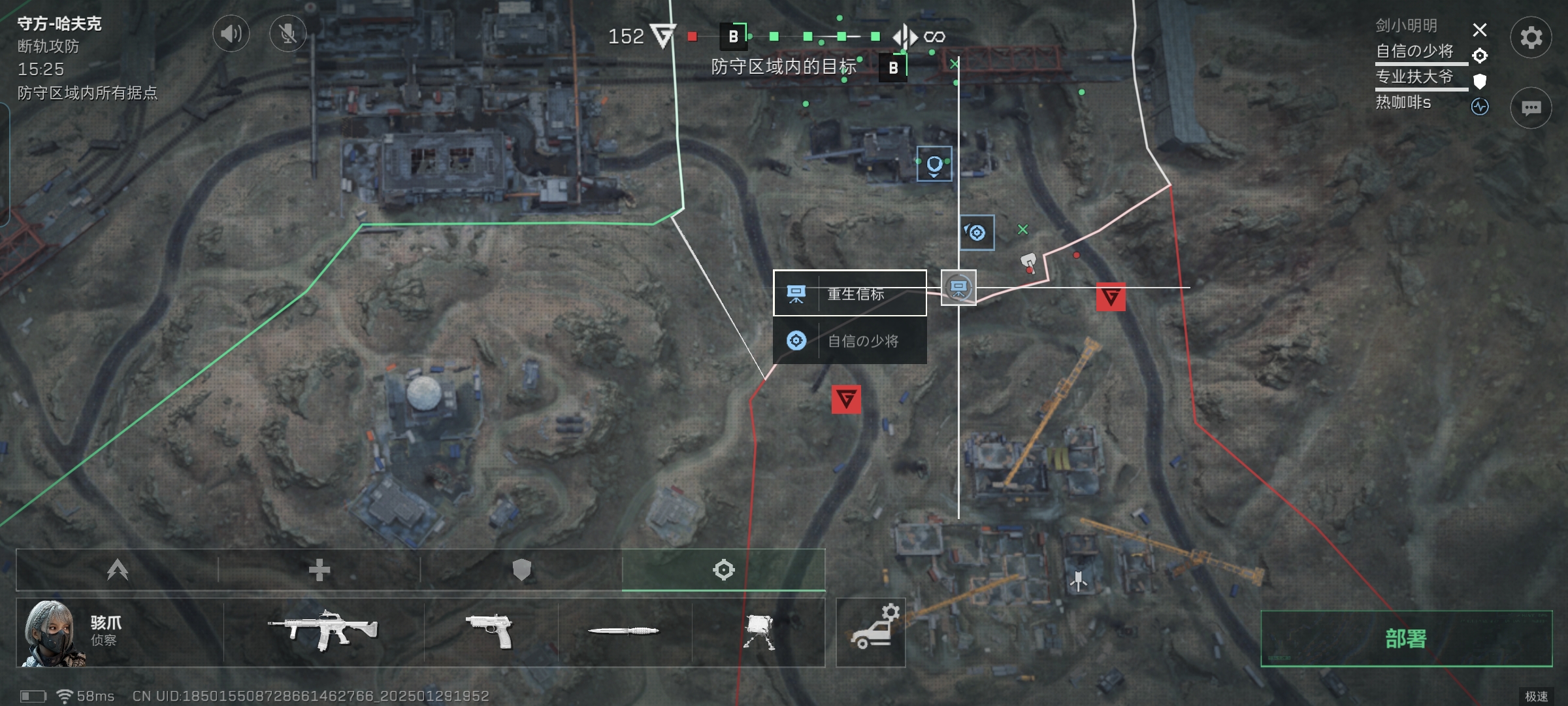
Task: Switch to the medic cross class tab
Action: coord(319,570)
